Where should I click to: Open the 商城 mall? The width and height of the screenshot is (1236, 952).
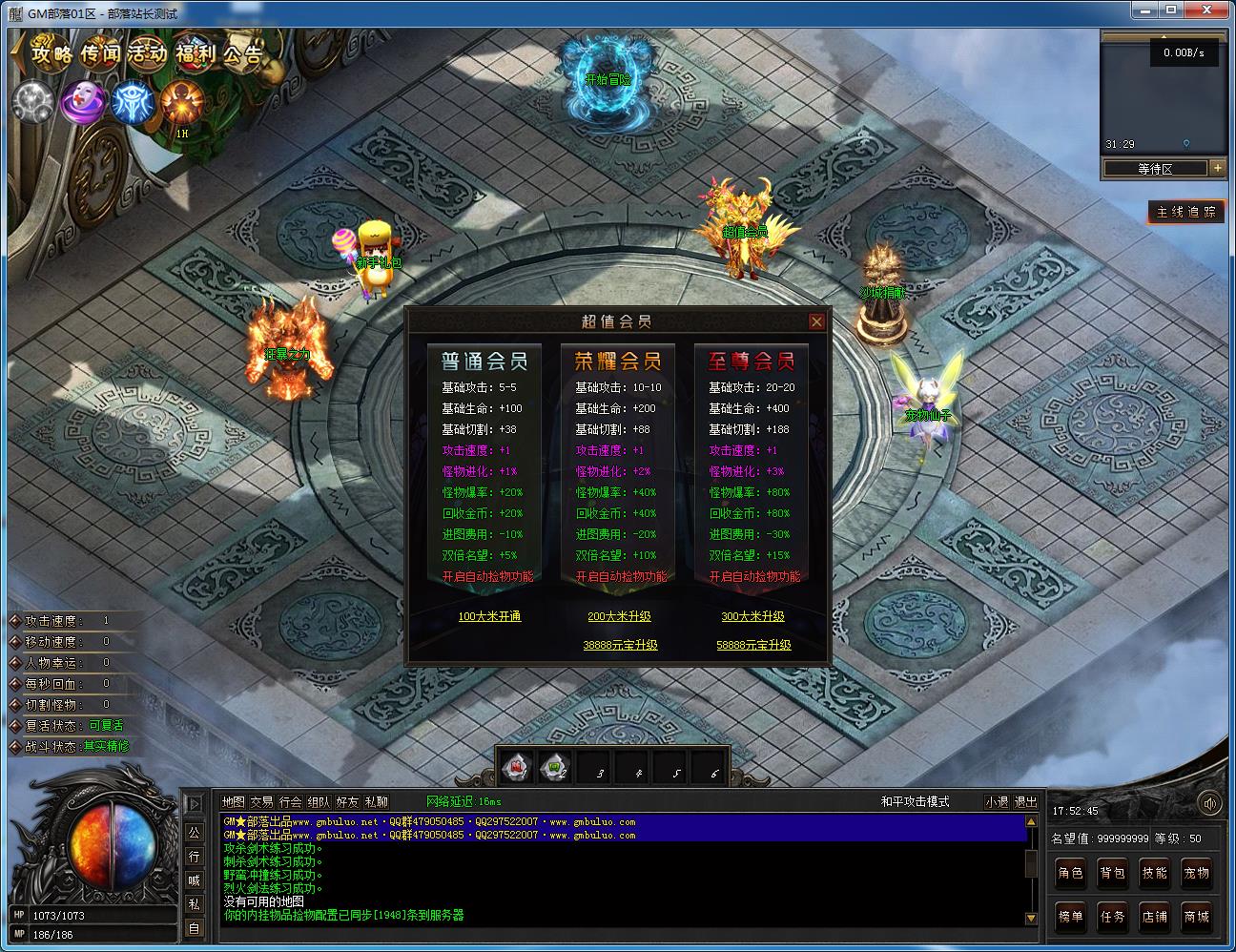pyautogui.click(x=1196, y=917)
